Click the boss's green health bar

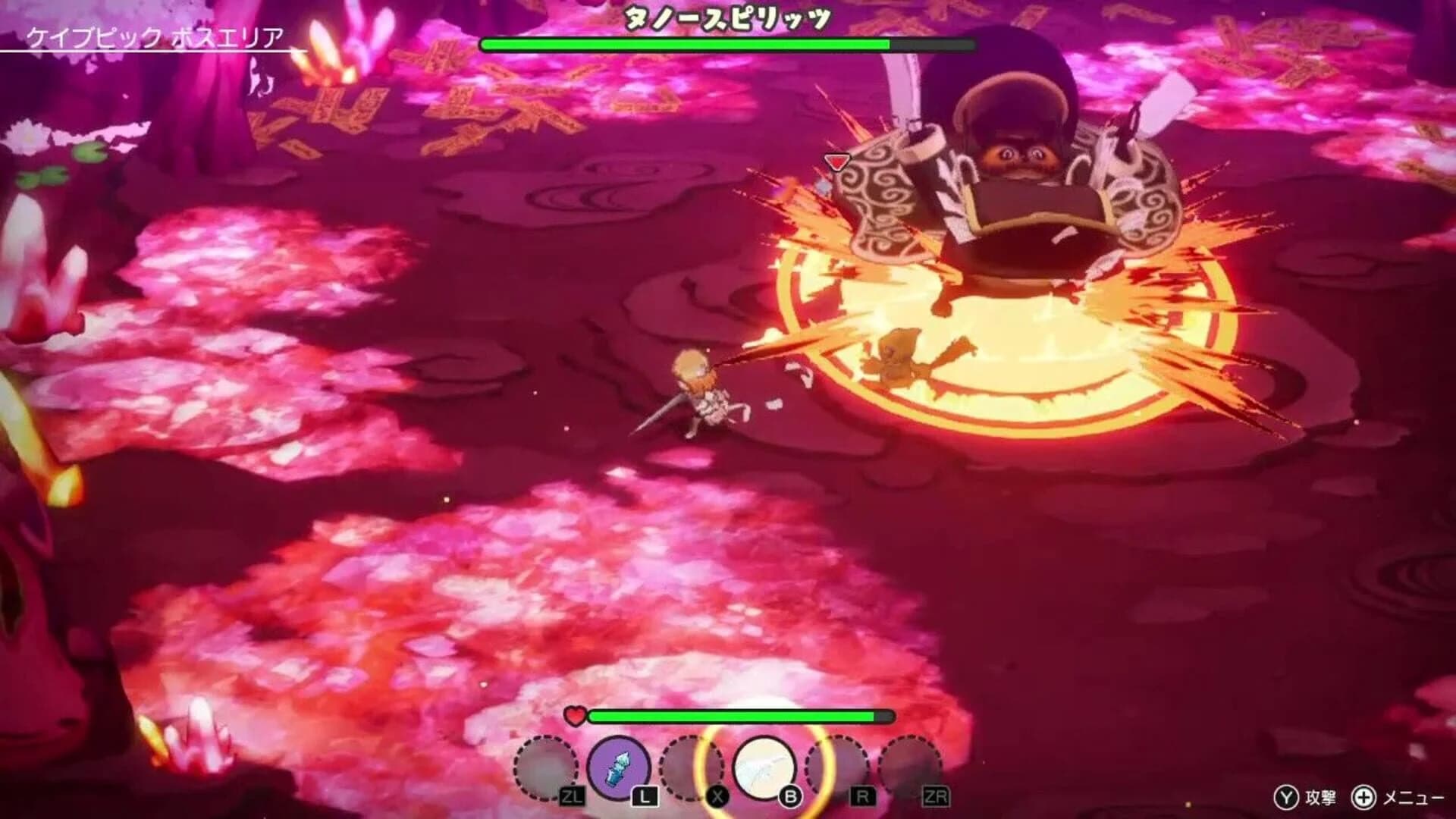point(682,45)
